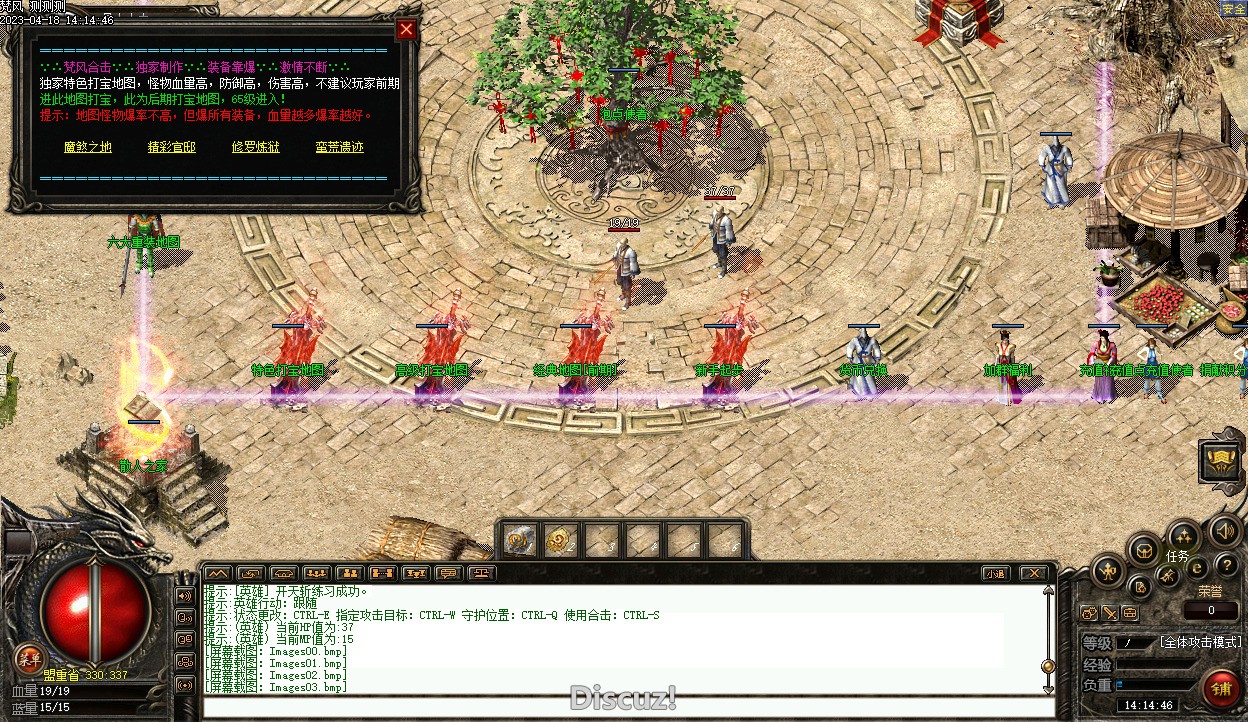Open the gold emblem panel button
This screenshot has width=1248, height=722.
(1220, 461)
